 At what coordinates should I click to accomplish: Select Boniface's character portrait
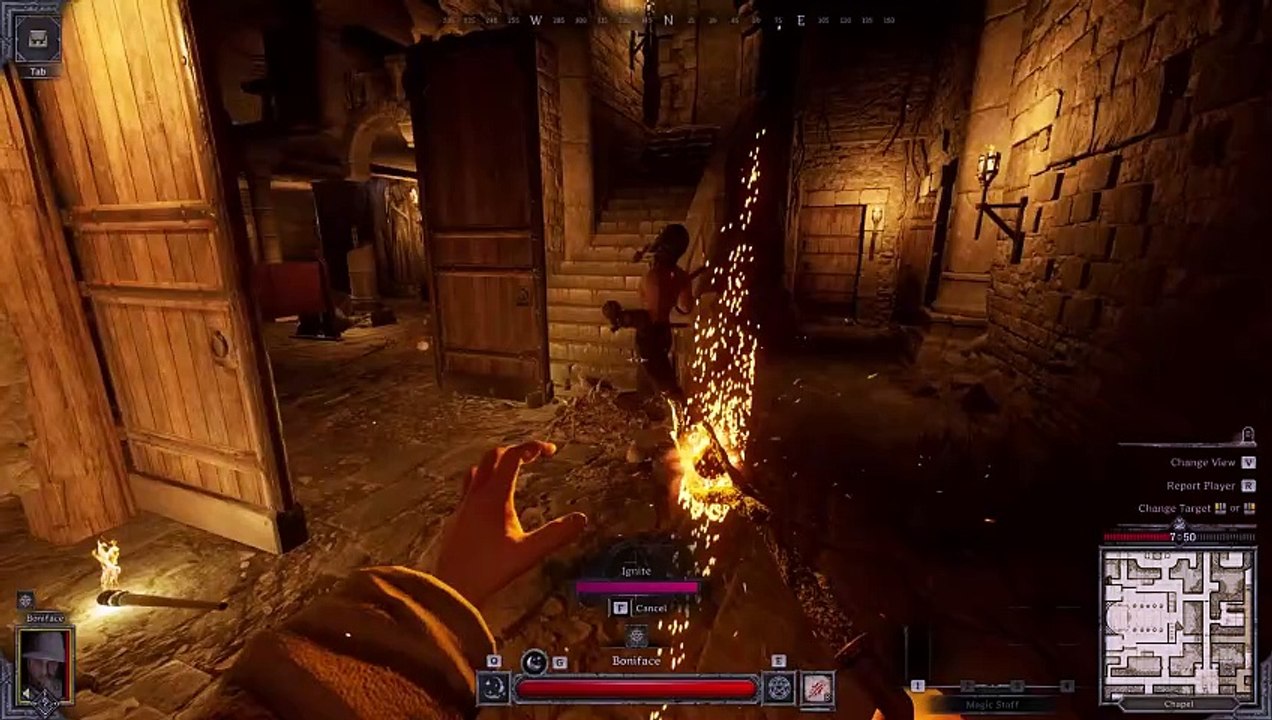45,665
